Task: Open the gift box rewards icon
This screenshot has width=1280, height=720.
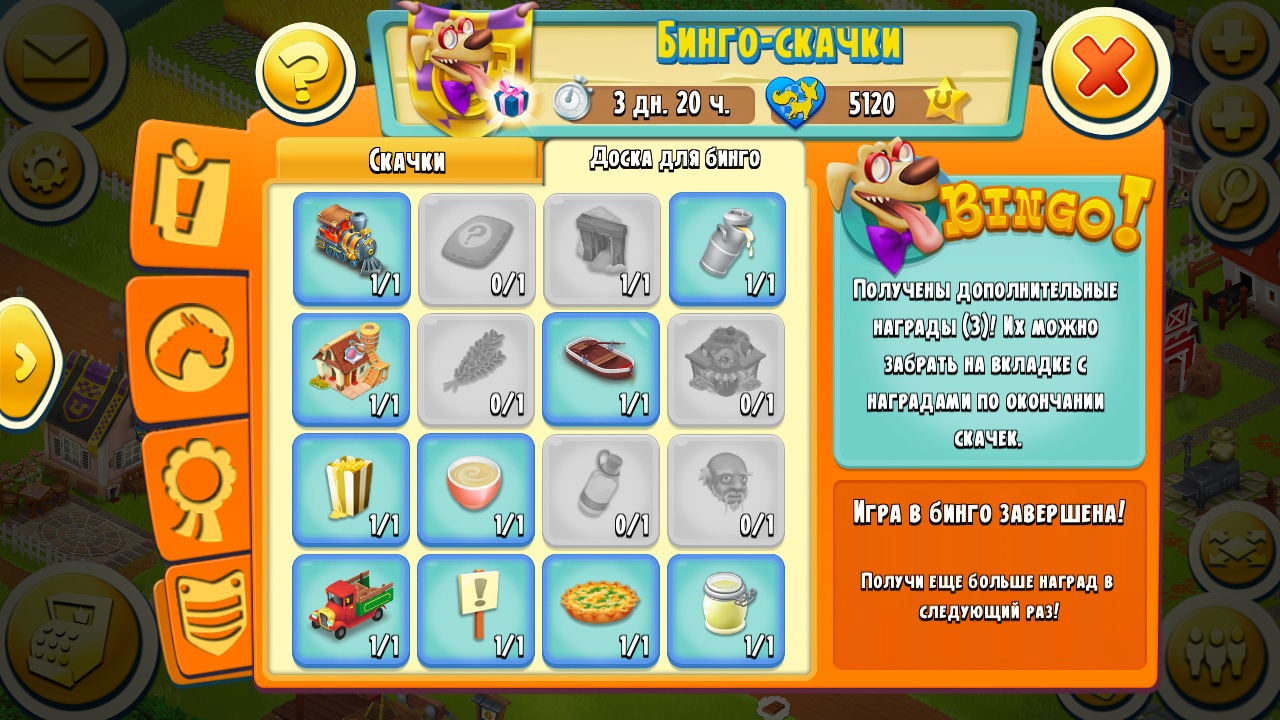Action: [x=511, y=100]
